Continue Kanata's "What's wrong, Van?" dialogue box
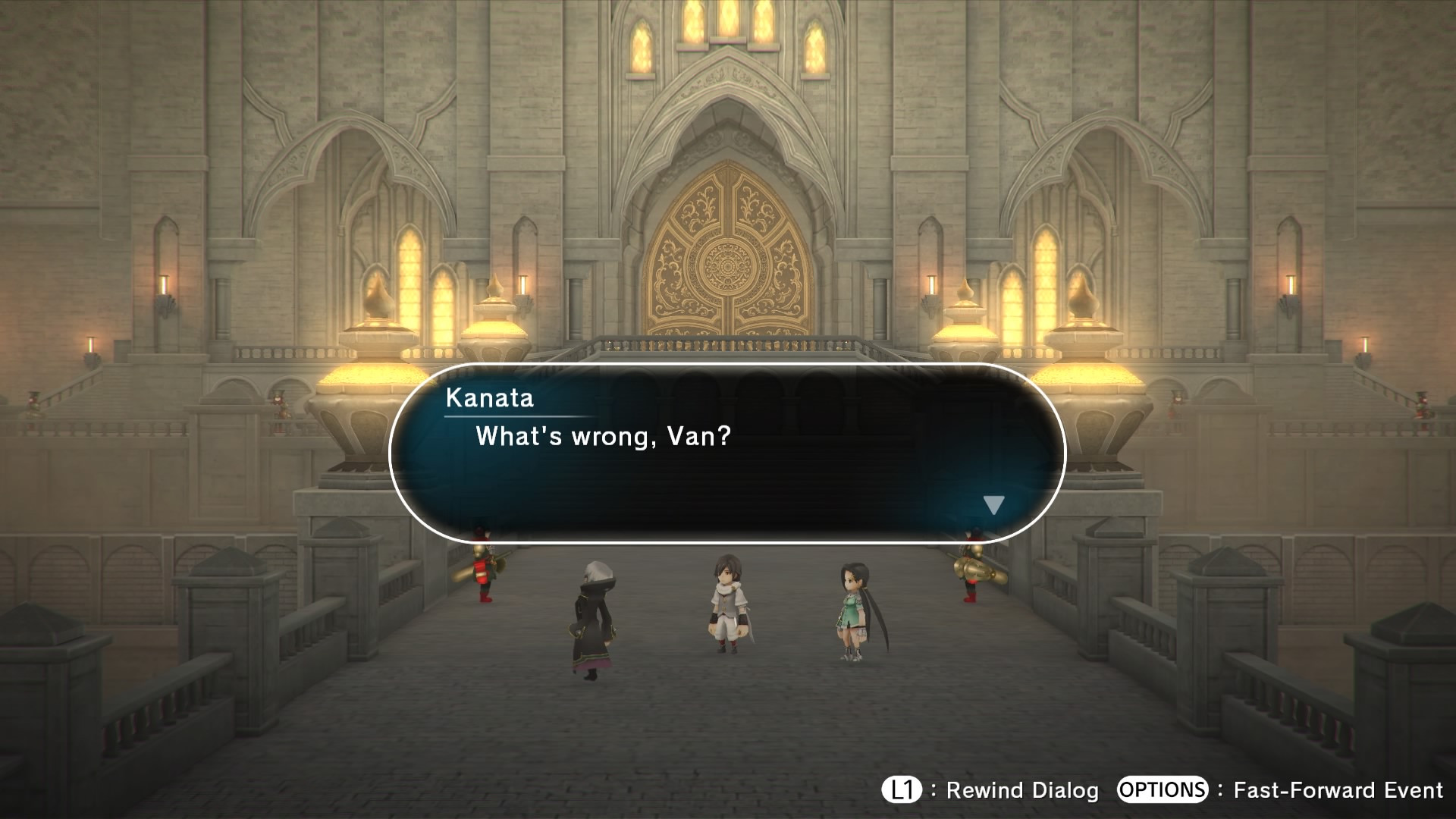This screenshot has width=1456, height=819. (726, 453)
